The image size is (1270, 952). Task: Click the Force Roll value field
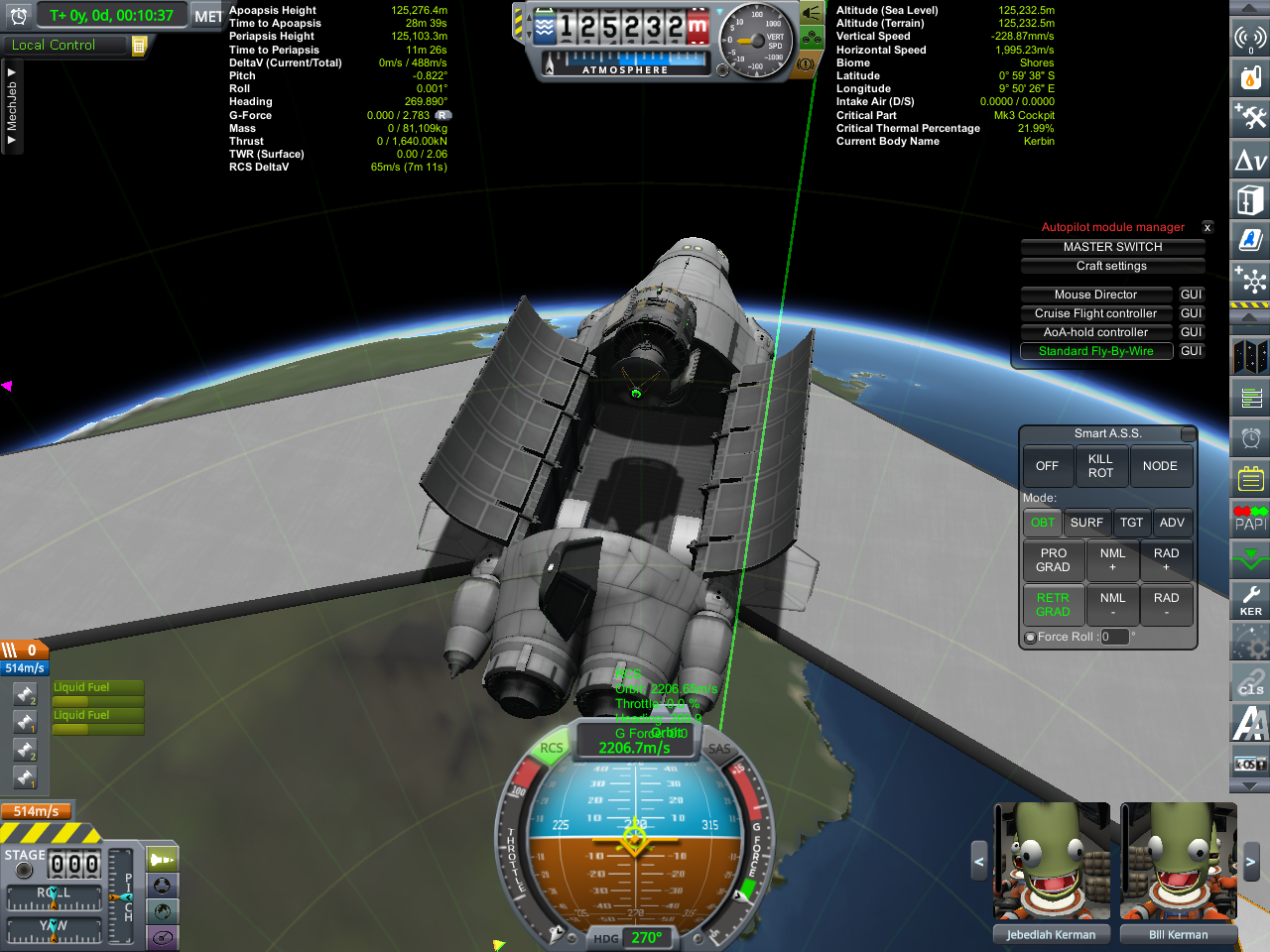(1114, 637)
